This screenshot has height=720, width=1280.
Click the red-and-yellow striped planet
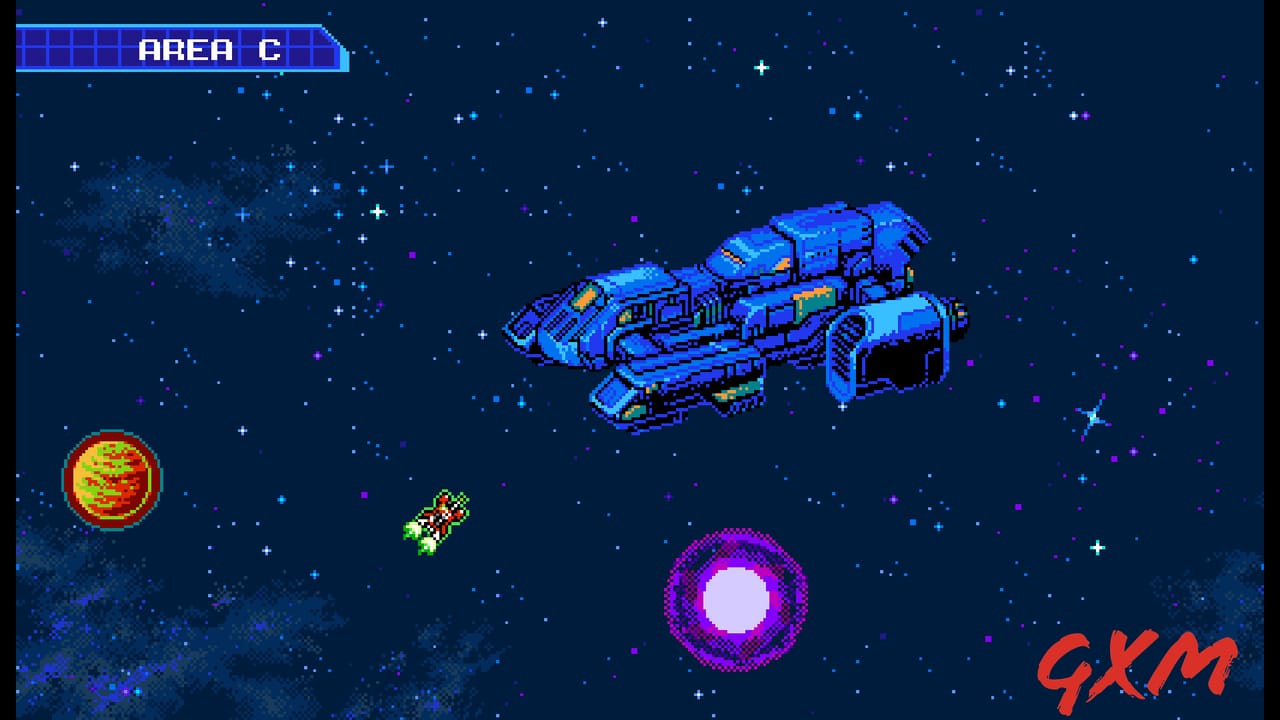[x=112, y=482]
